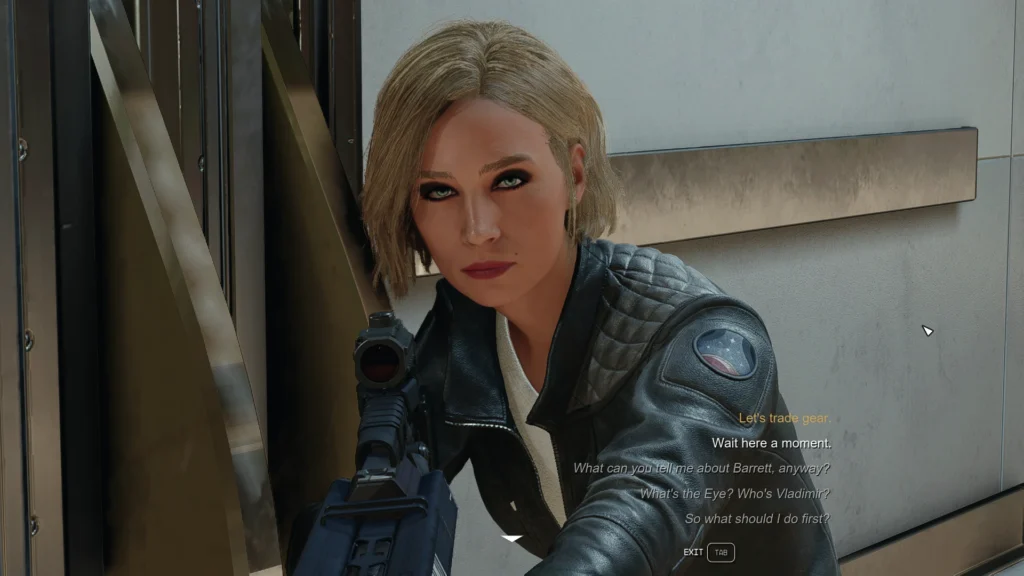Image resolution: width=1024 pixels, height=576 pixels.
Task: Ask "What can you tell me about Barrett"
Action: point(701,468)
